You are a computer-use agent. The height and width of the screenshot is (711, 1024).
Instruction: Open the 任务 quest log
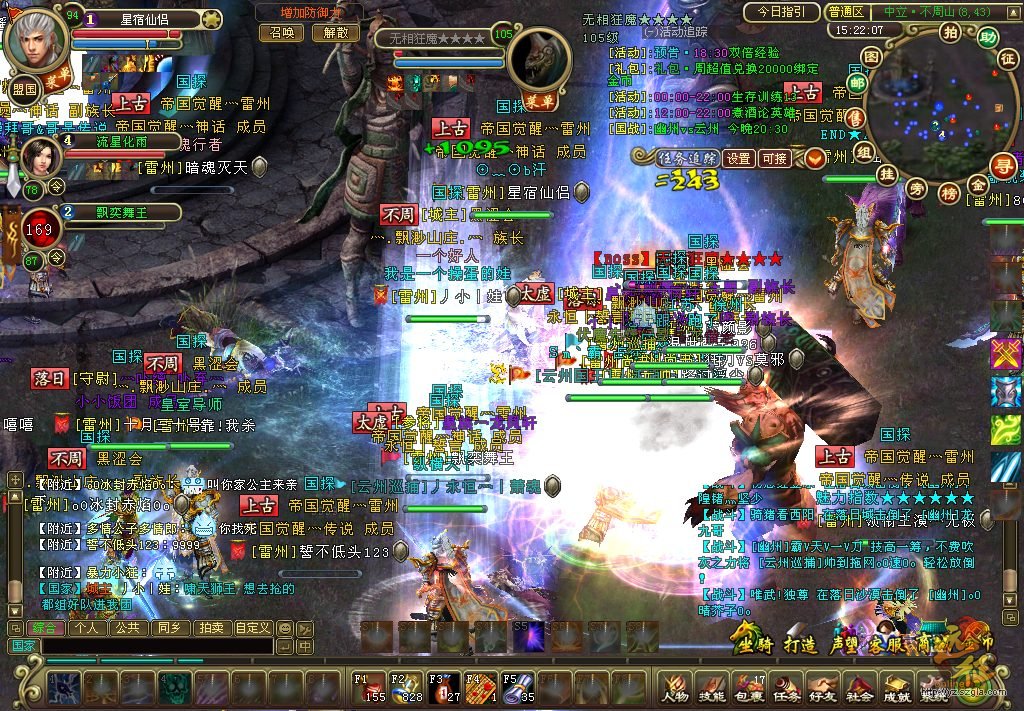click(785, 684)
